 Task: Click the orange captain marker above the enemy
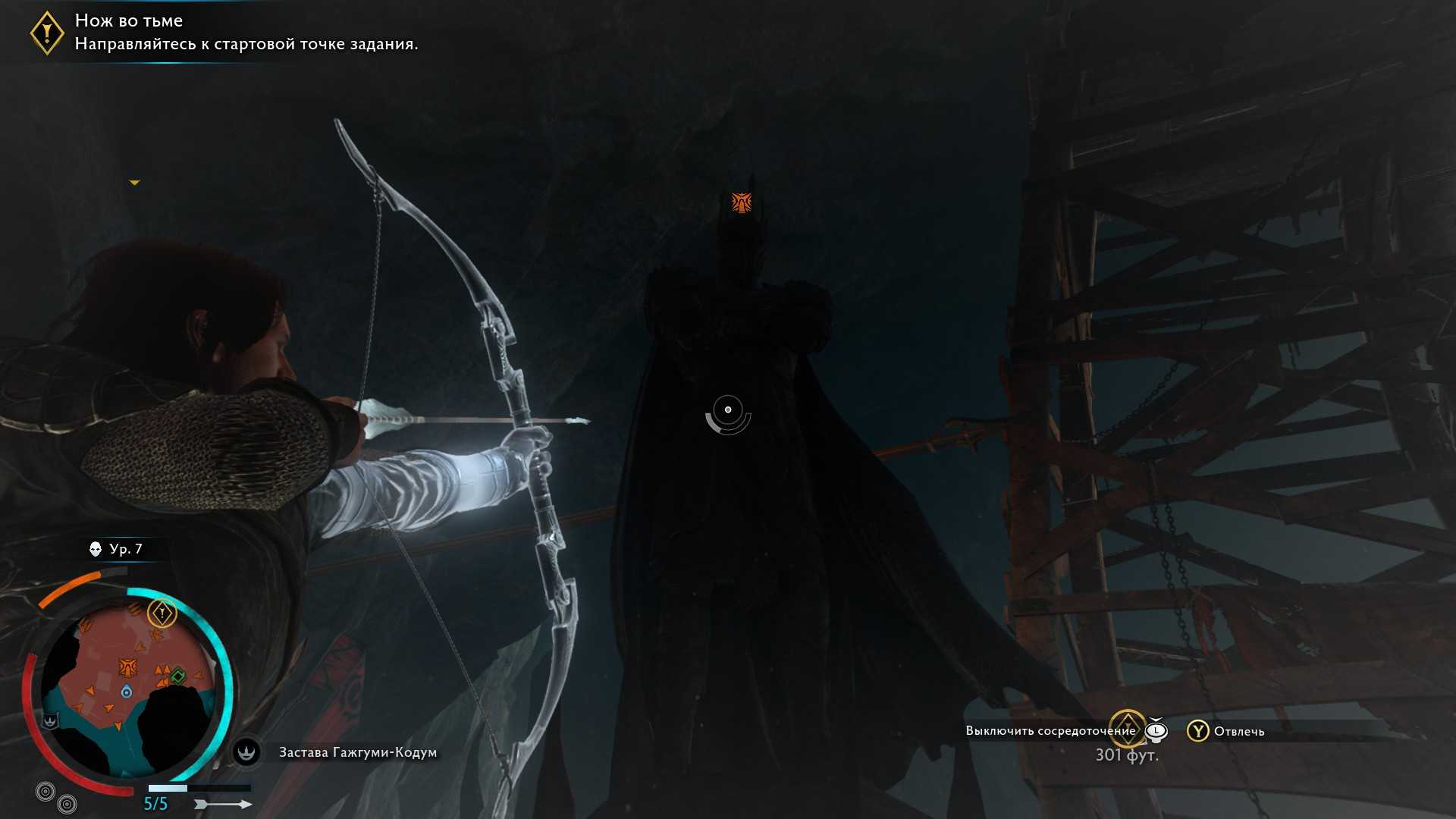[x=741, y=202]
